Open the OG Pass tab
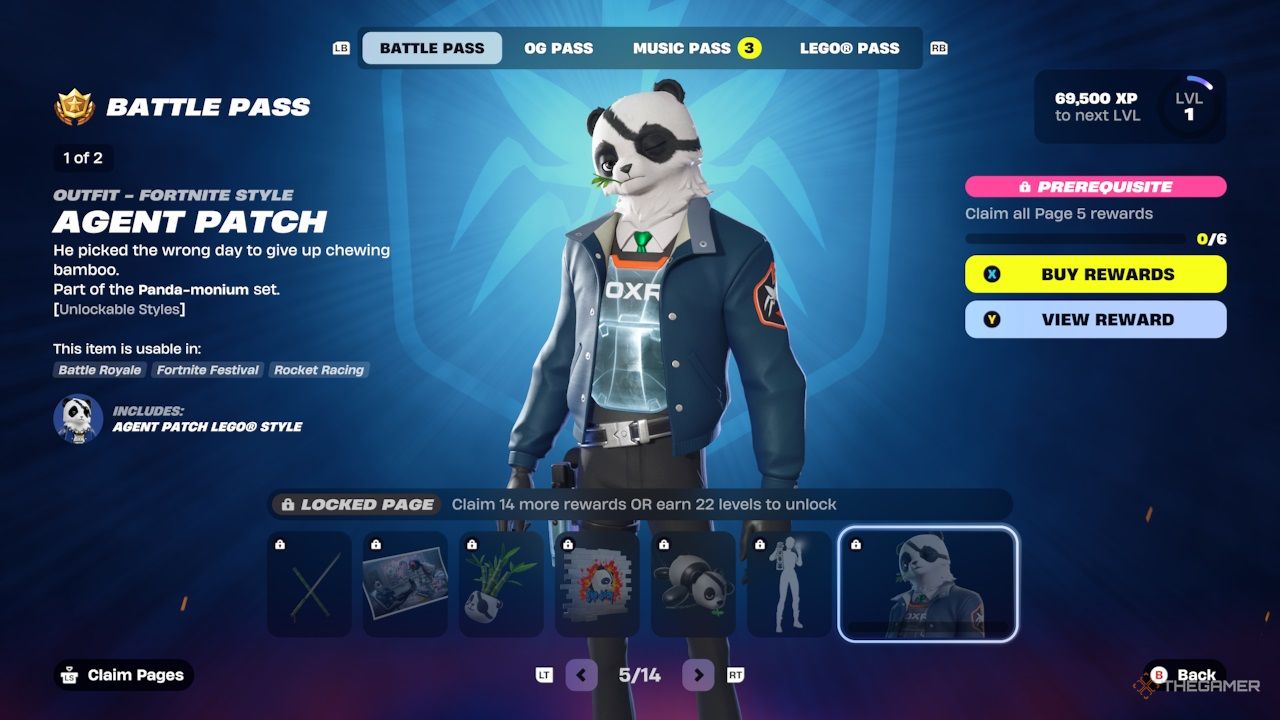The width and height of the screenshot is (1280, 720). coord(558,48)
